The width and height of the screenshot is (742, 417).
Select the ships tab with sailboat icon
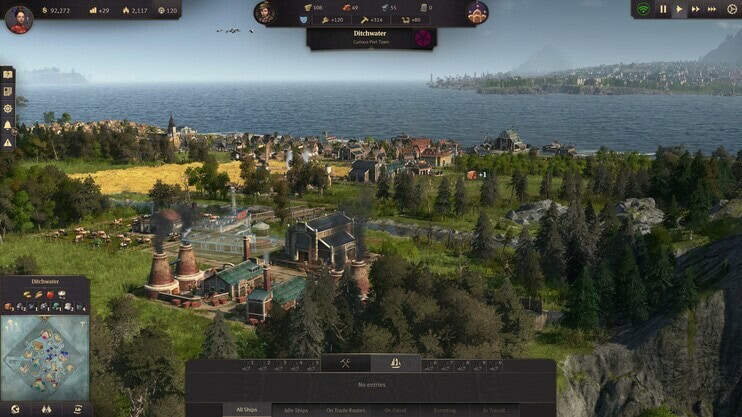(395, 363)
